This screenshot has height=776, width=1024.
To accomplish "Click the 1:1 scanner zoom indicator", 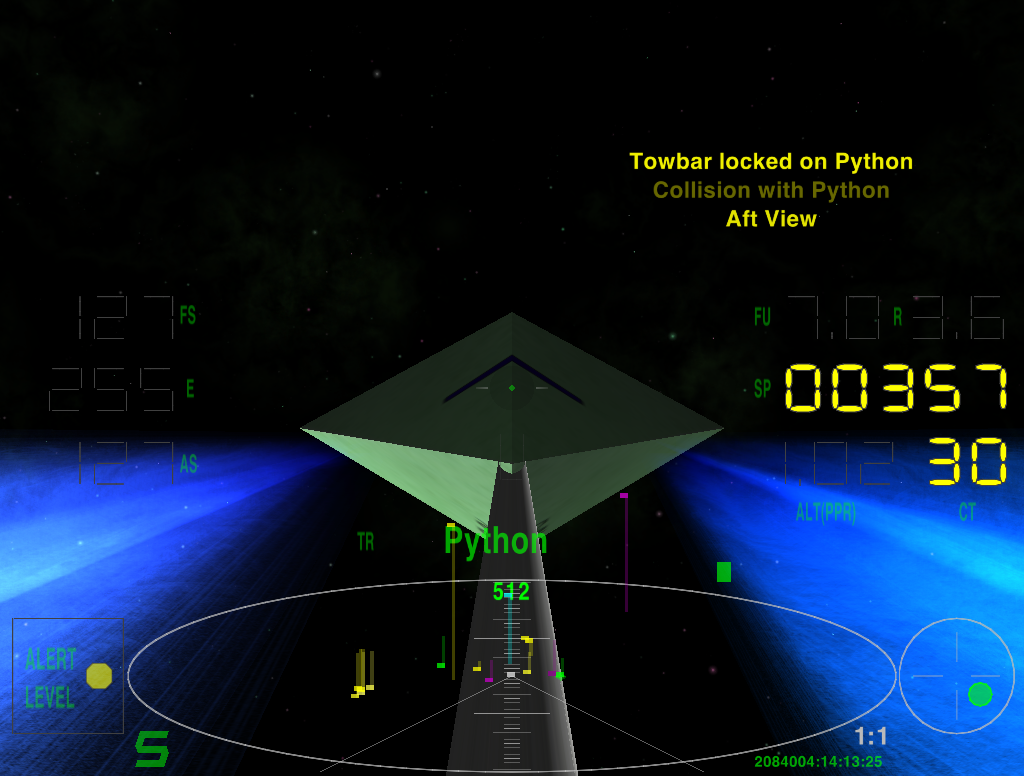I will click(870, 737).
